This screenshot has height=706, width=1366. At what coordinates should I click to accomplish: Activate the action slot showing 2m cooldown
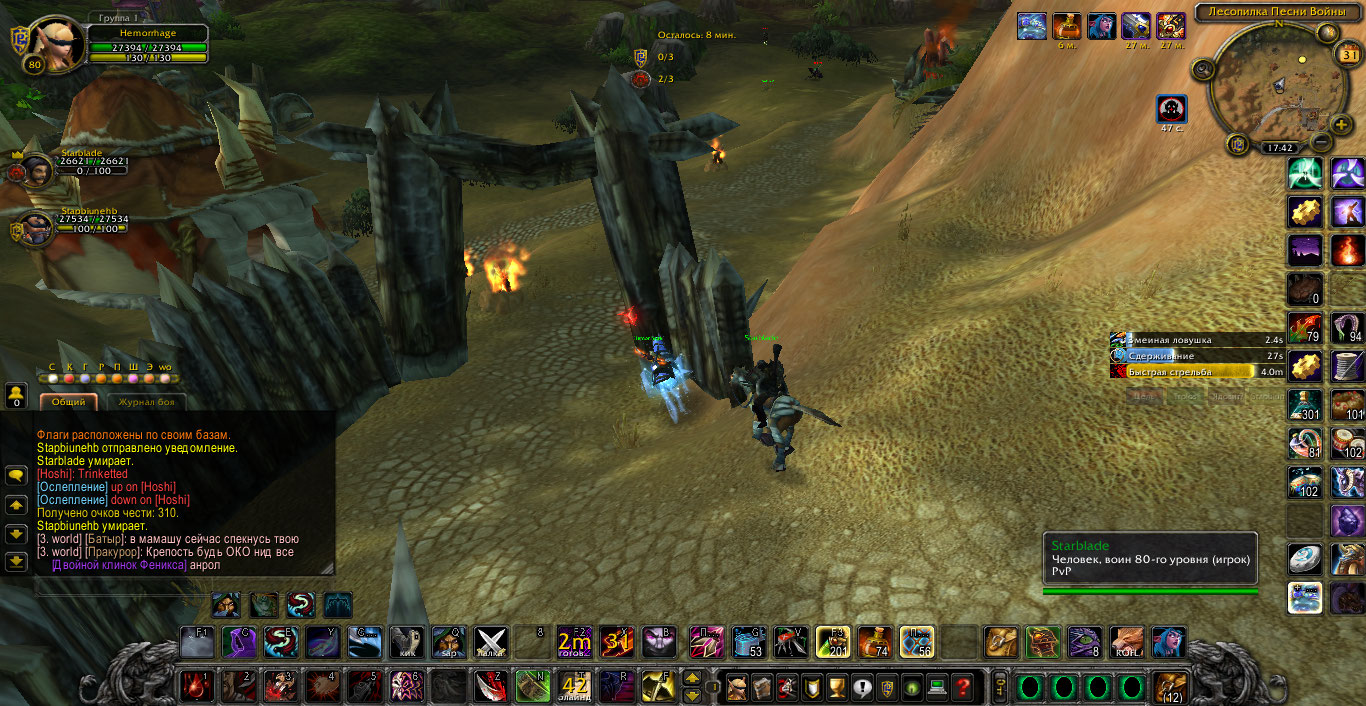[x=574, y=641]
